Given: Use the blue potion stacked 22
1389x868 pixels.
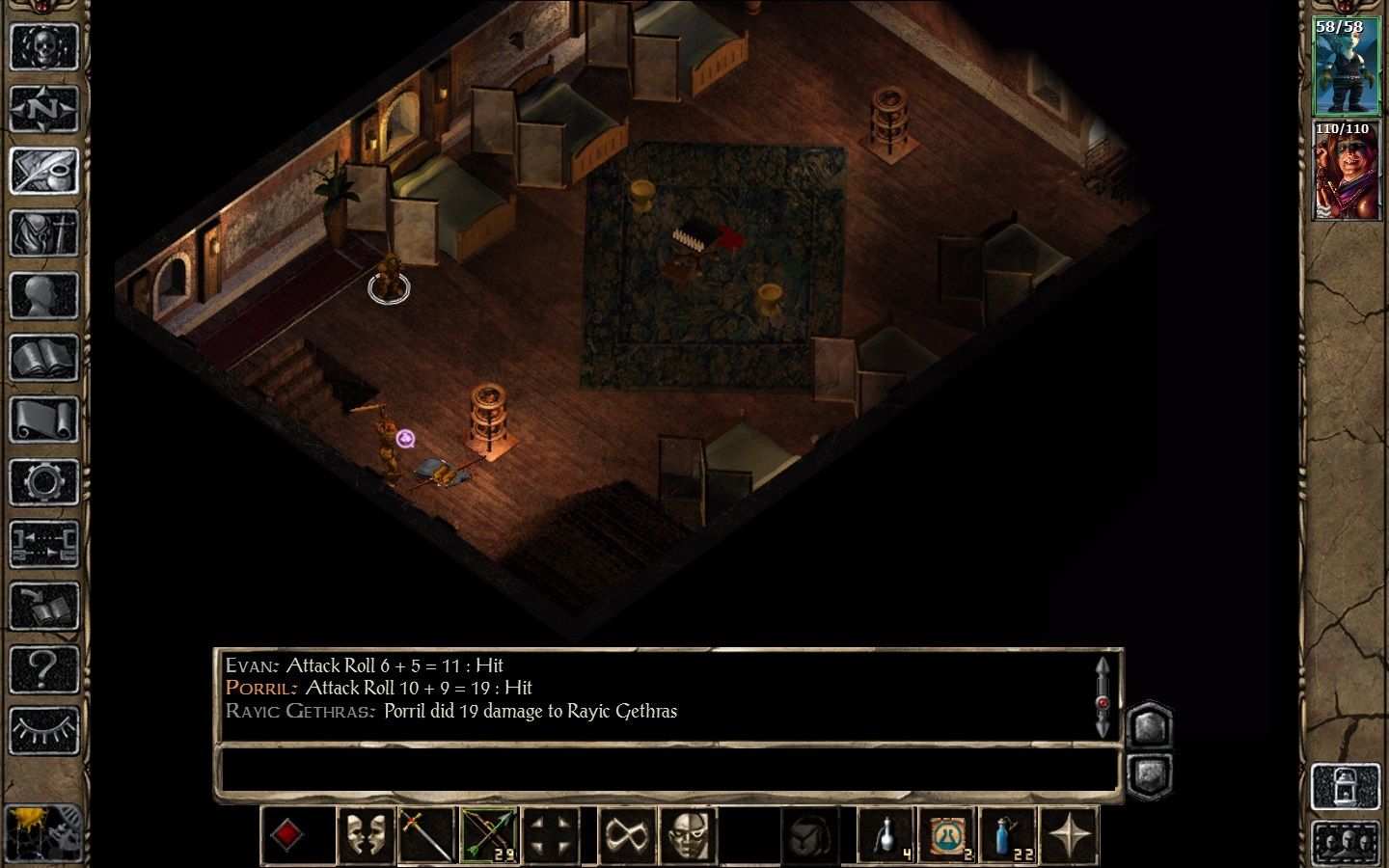Looking at the screenshot, I should pyautogui.click(x=1008, y=835).
